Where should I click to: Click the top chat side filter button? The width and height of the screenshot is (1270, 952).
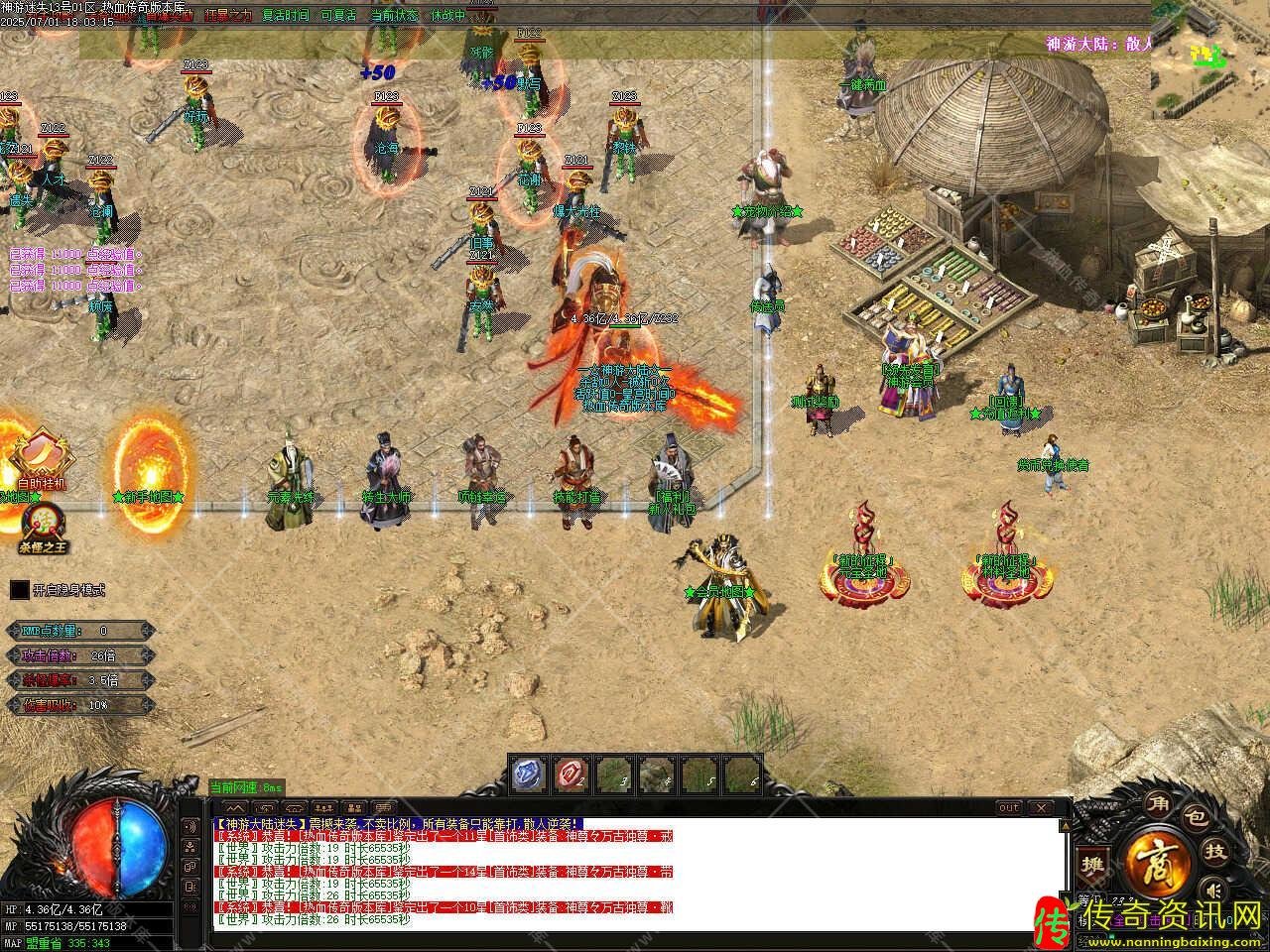(190, 824)
